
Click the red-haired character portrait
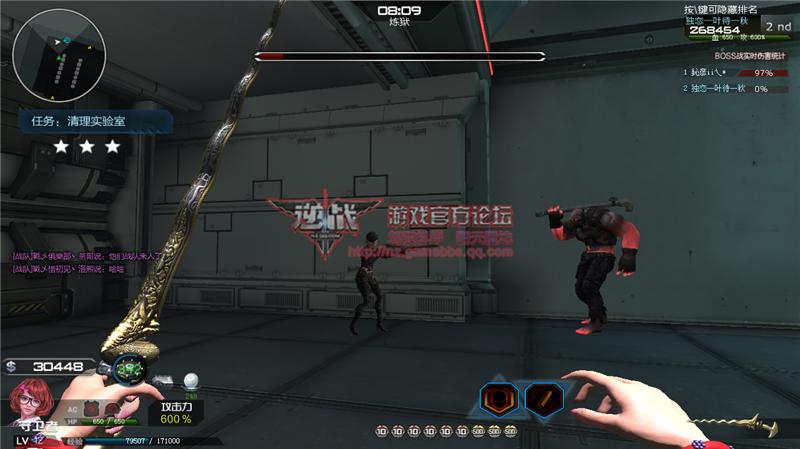point(30,403)
